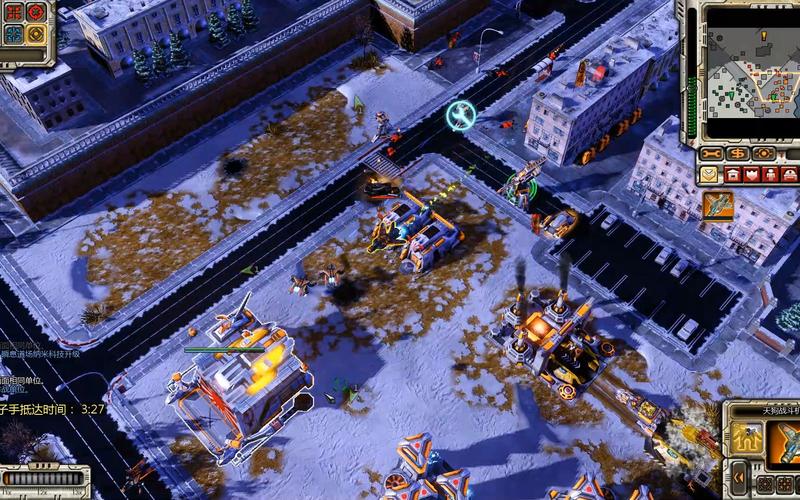The width and height of the screenshot is (800, 500).
Task: Select the Tengu jet build icon
Action: [719, 205]
